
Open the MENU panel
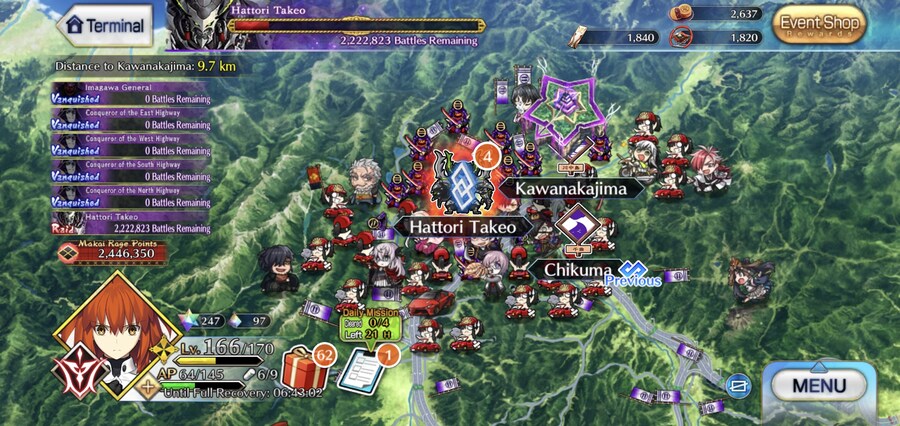(x=819, y=384)
